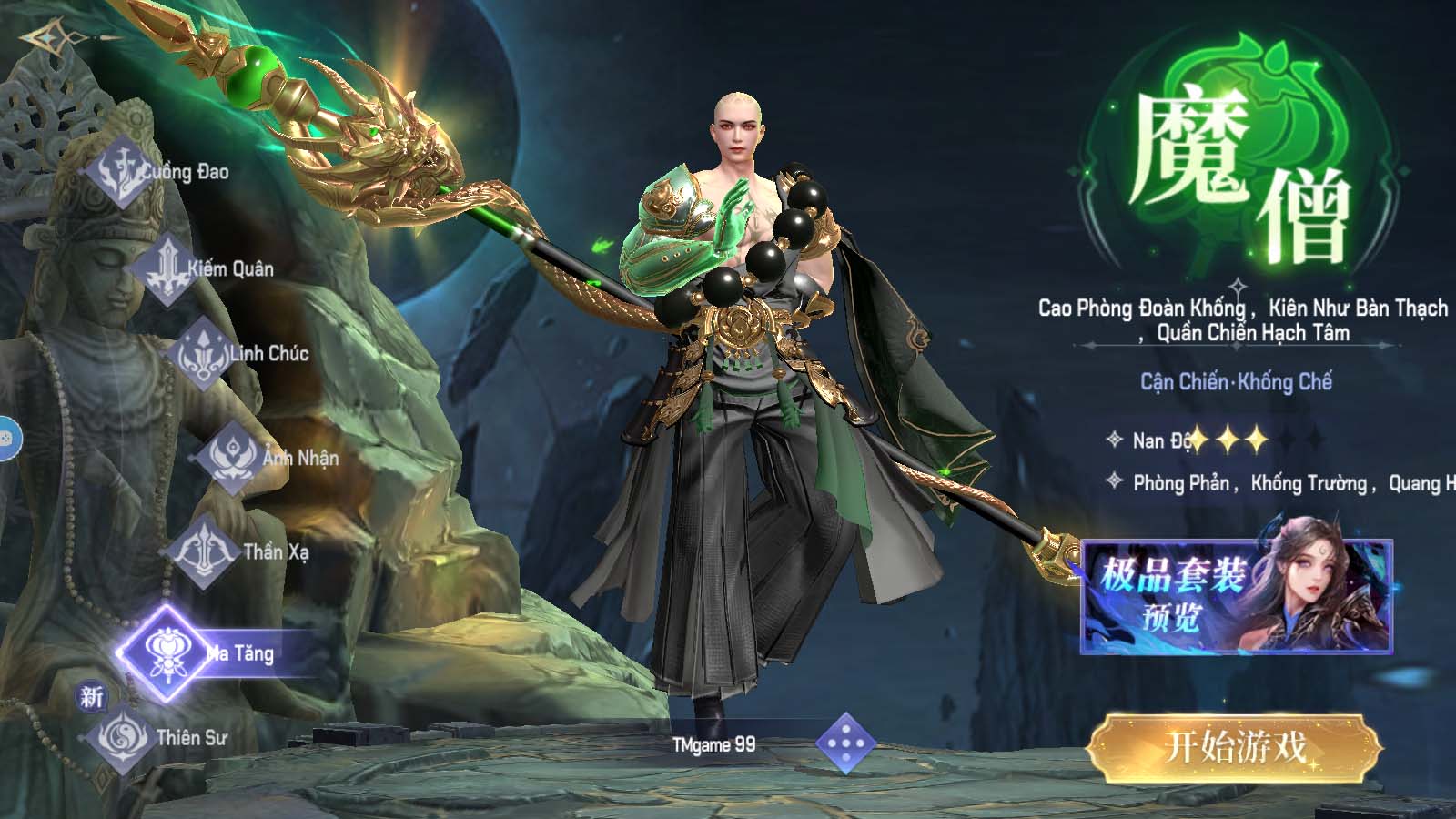Select the Cuồng Đao class

121,173
